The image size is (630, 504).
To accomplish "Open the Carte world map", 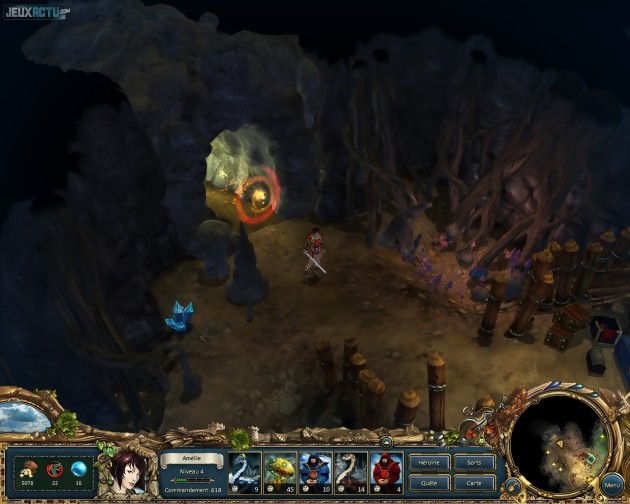I will (474, 481).
